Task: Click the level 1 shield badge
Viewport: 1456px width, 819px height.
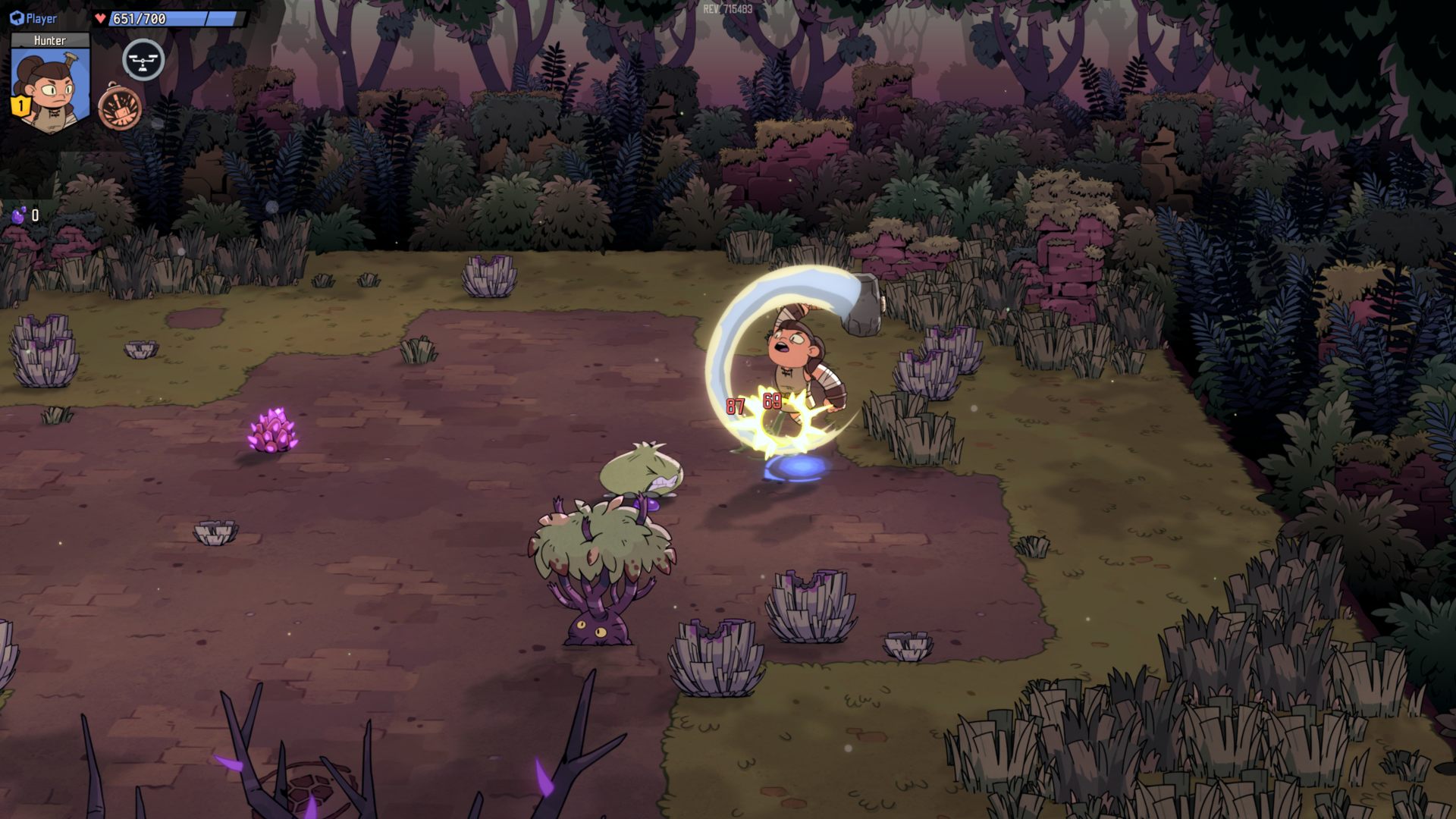Action: tap(19, 106)
